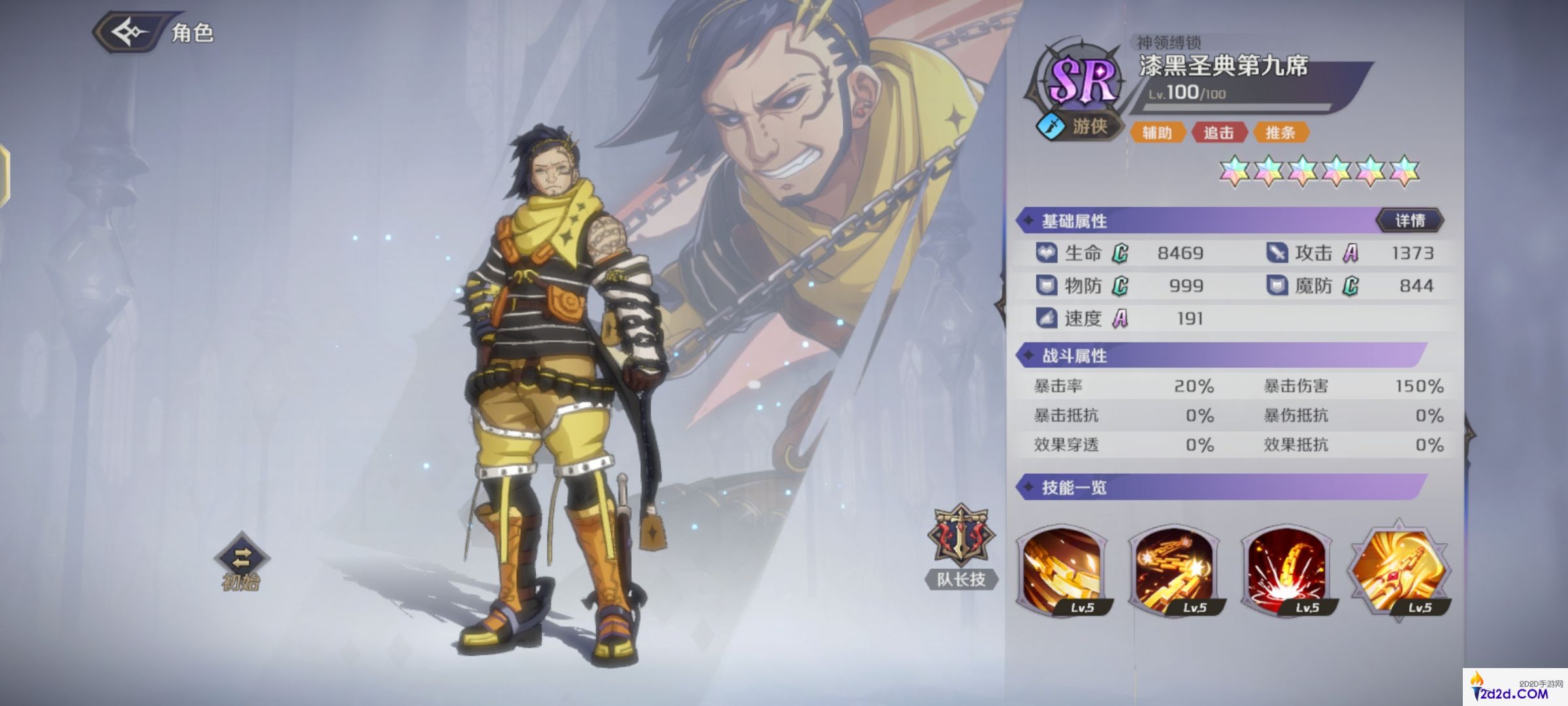Open the 队长技 leader skill icon
Screen dimensions: 1568x706
pos(960,536)
